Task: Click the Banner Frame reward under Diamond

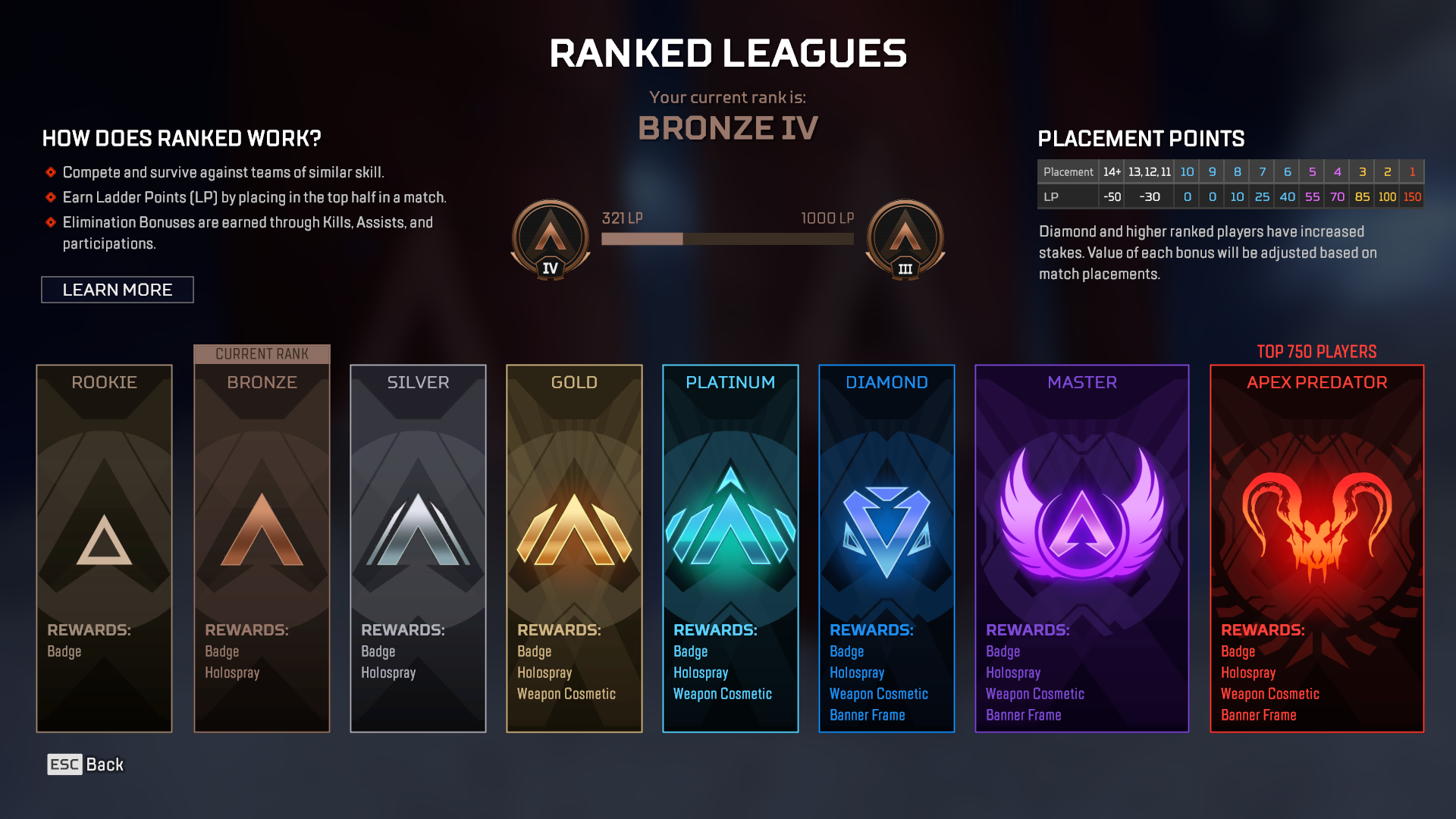Action: tap(868, 714)
